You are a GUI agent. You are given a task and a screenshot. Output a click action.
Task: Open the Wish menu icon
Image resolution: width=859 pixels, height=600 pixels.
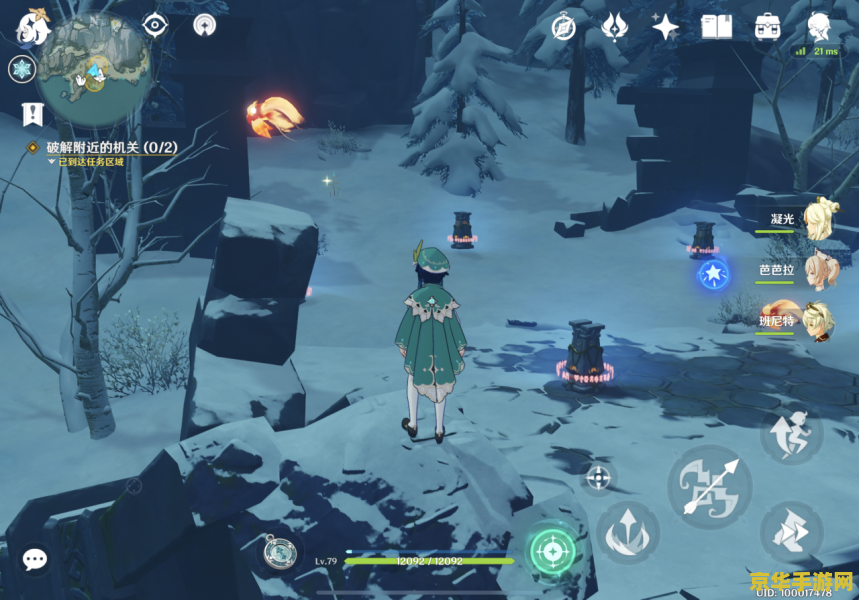tap(615, 26)
